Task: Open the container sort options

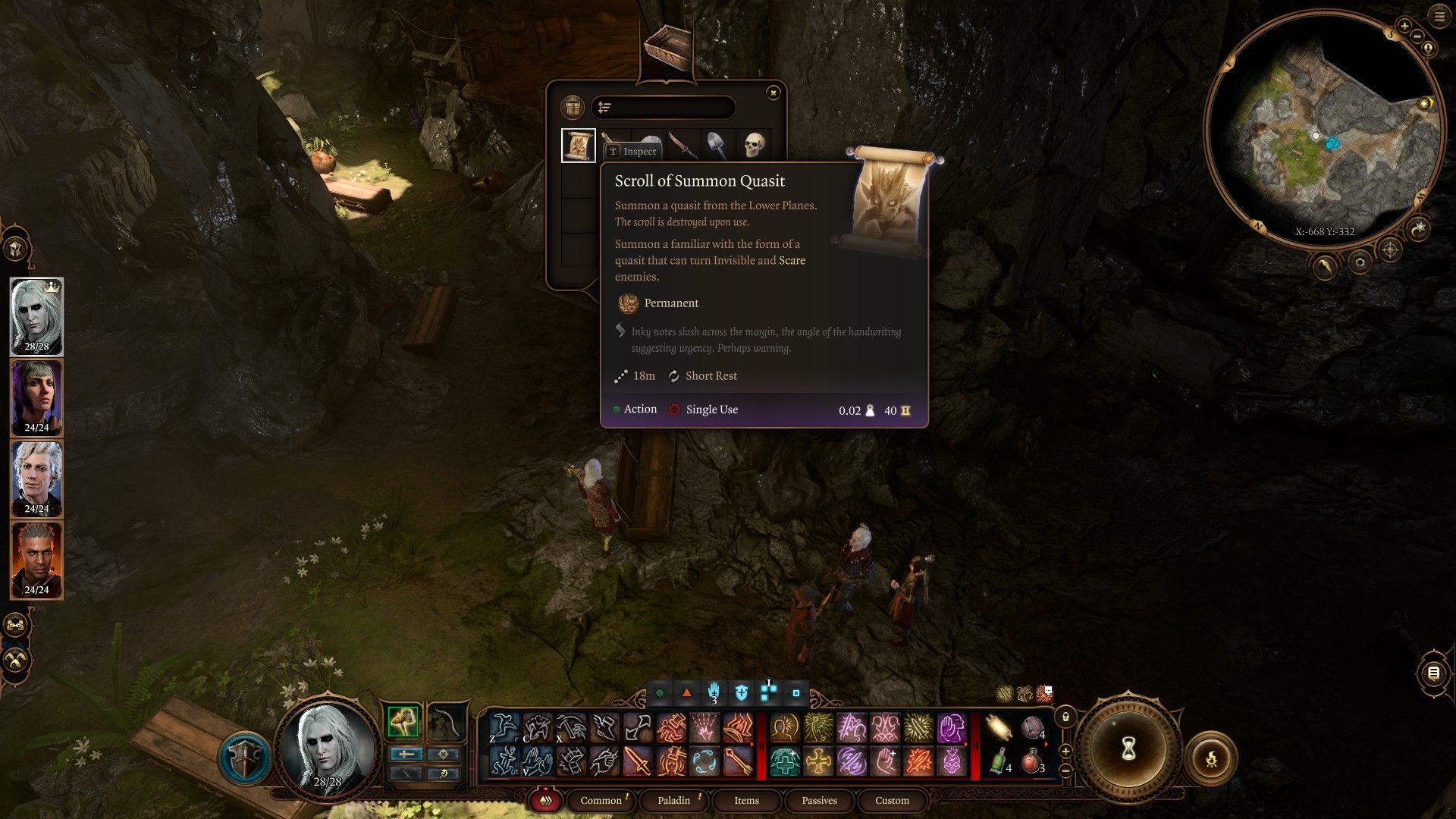Action: [x=604, y=108]
